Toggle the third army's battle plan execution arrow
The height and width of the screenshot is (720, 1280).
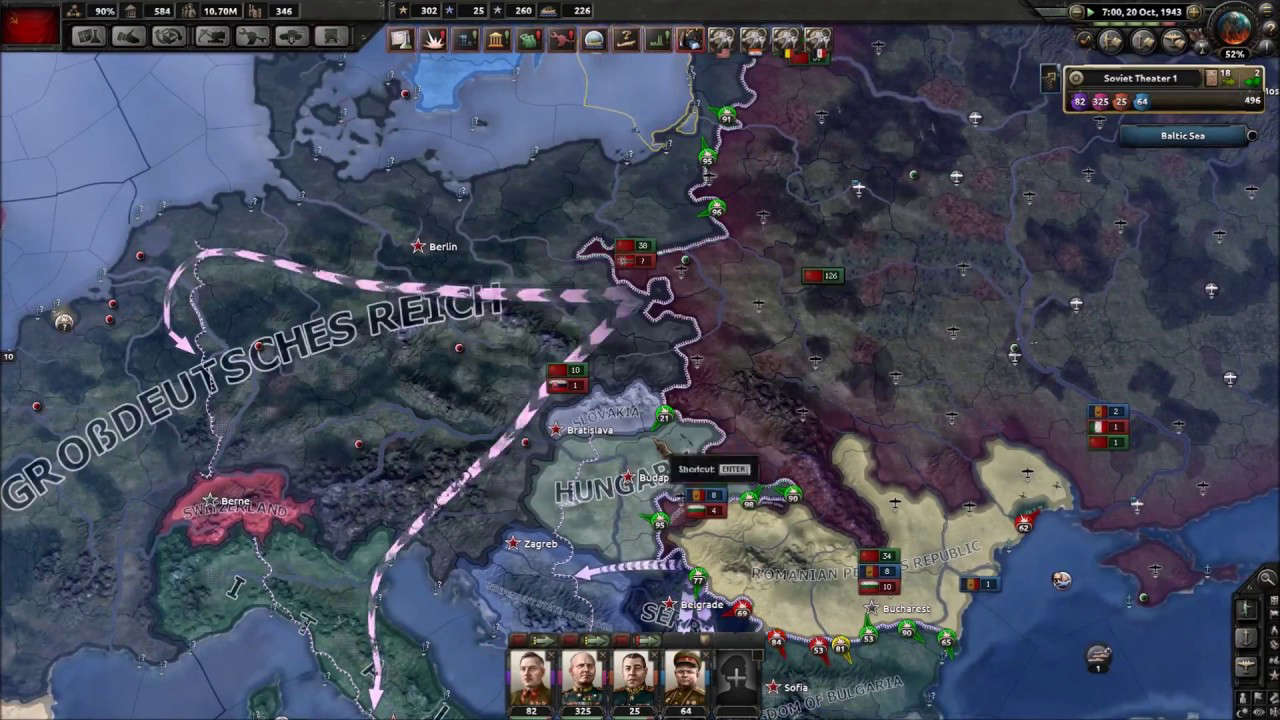(x=648, y=639)
